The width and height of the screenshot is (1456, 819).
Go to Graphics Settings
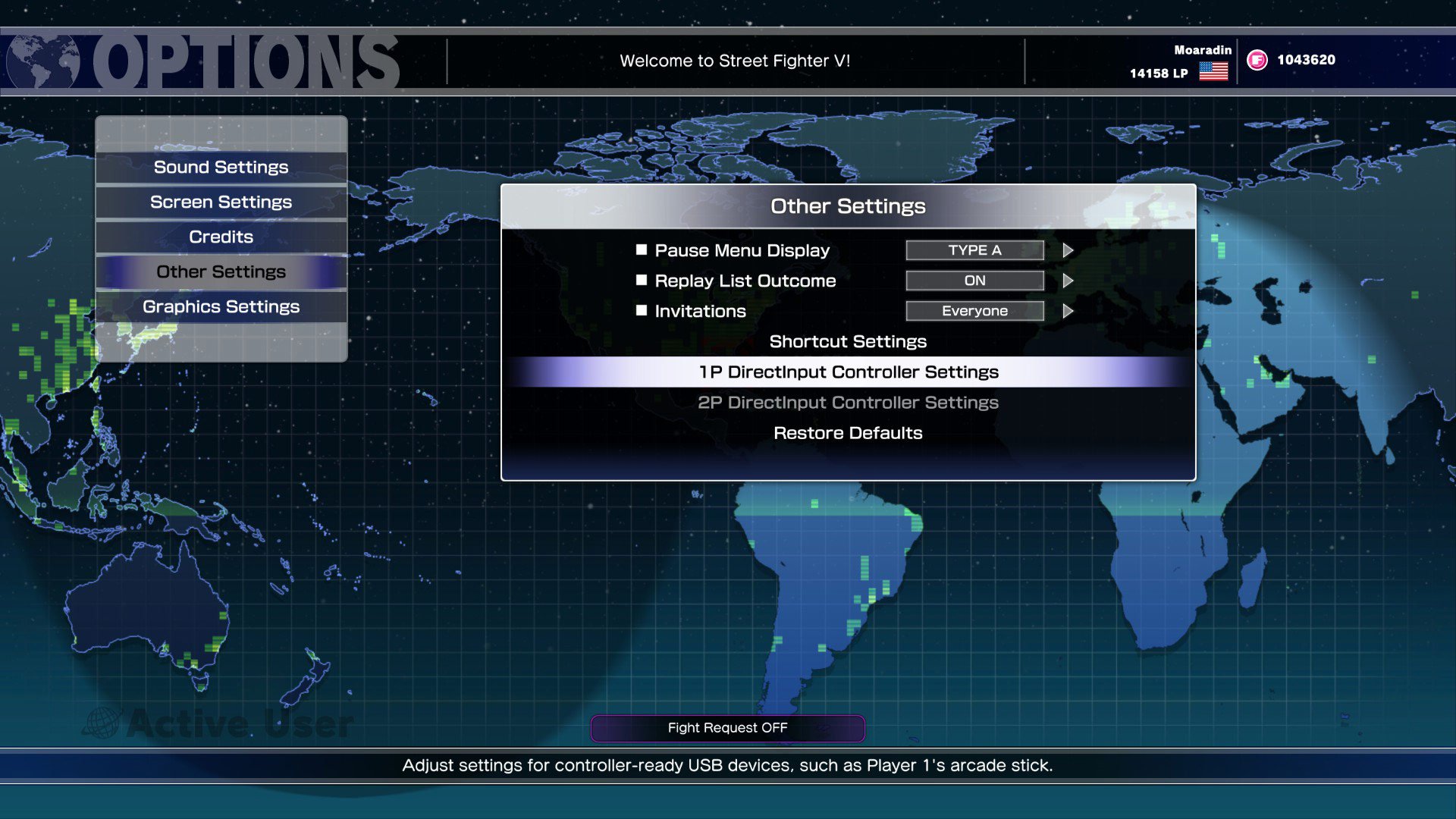(x=221, y=306)
